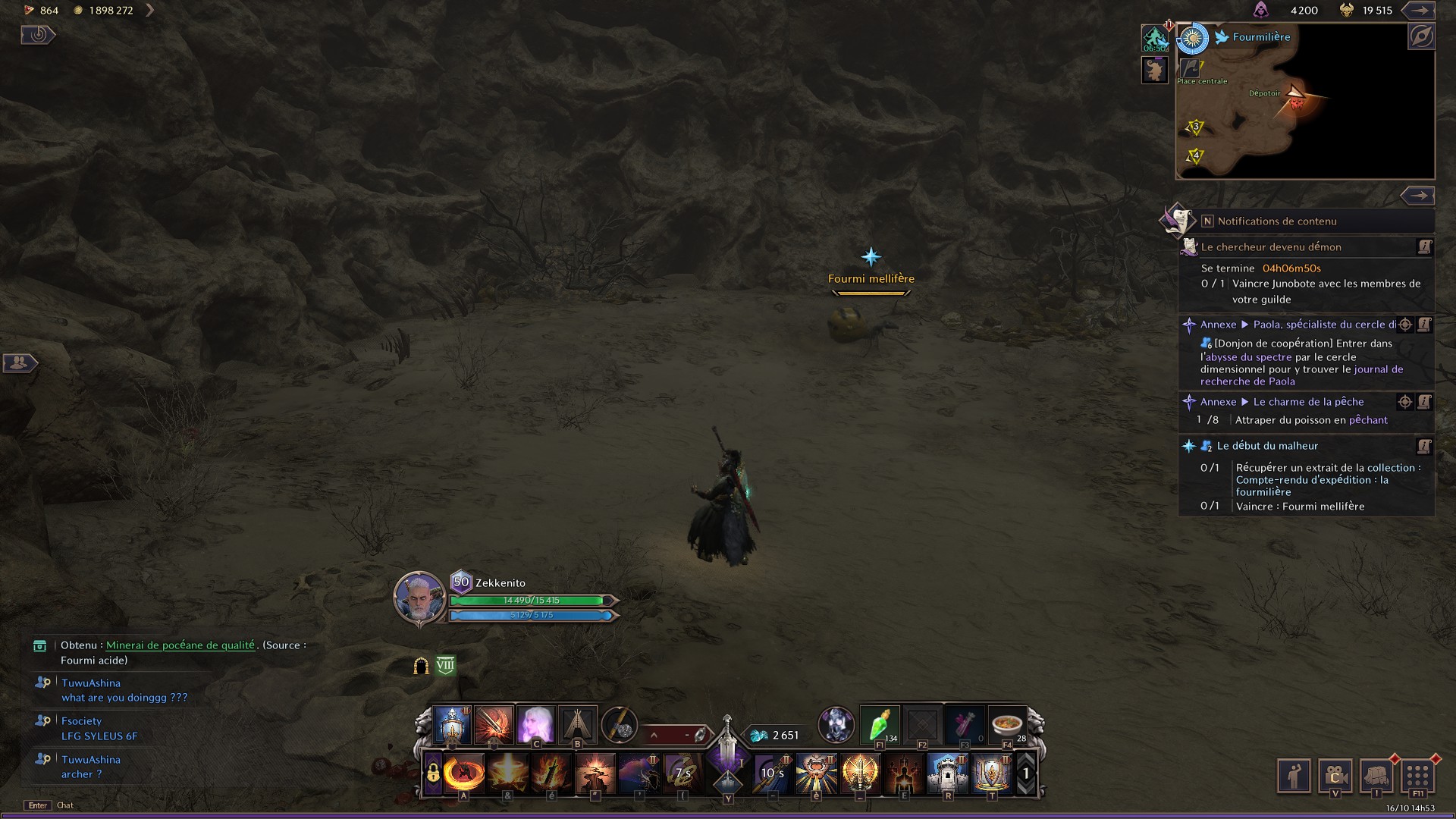Open the emote menu with waving figure
Image resolution: width=1456 pixels, height=819 pixels.
tap(1294, 777)
